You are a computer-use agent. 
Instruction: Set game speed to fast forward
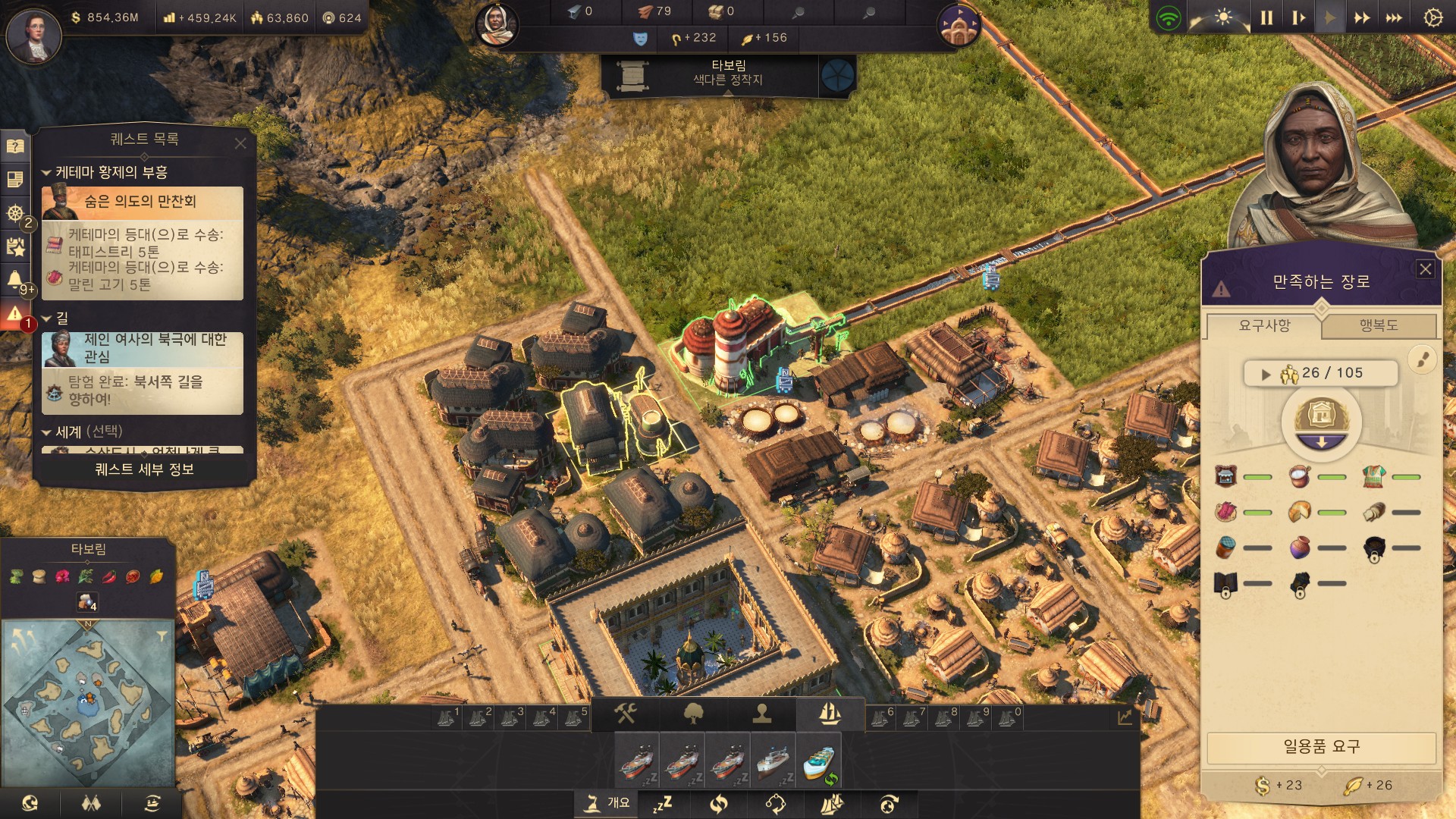[1362, 17]
